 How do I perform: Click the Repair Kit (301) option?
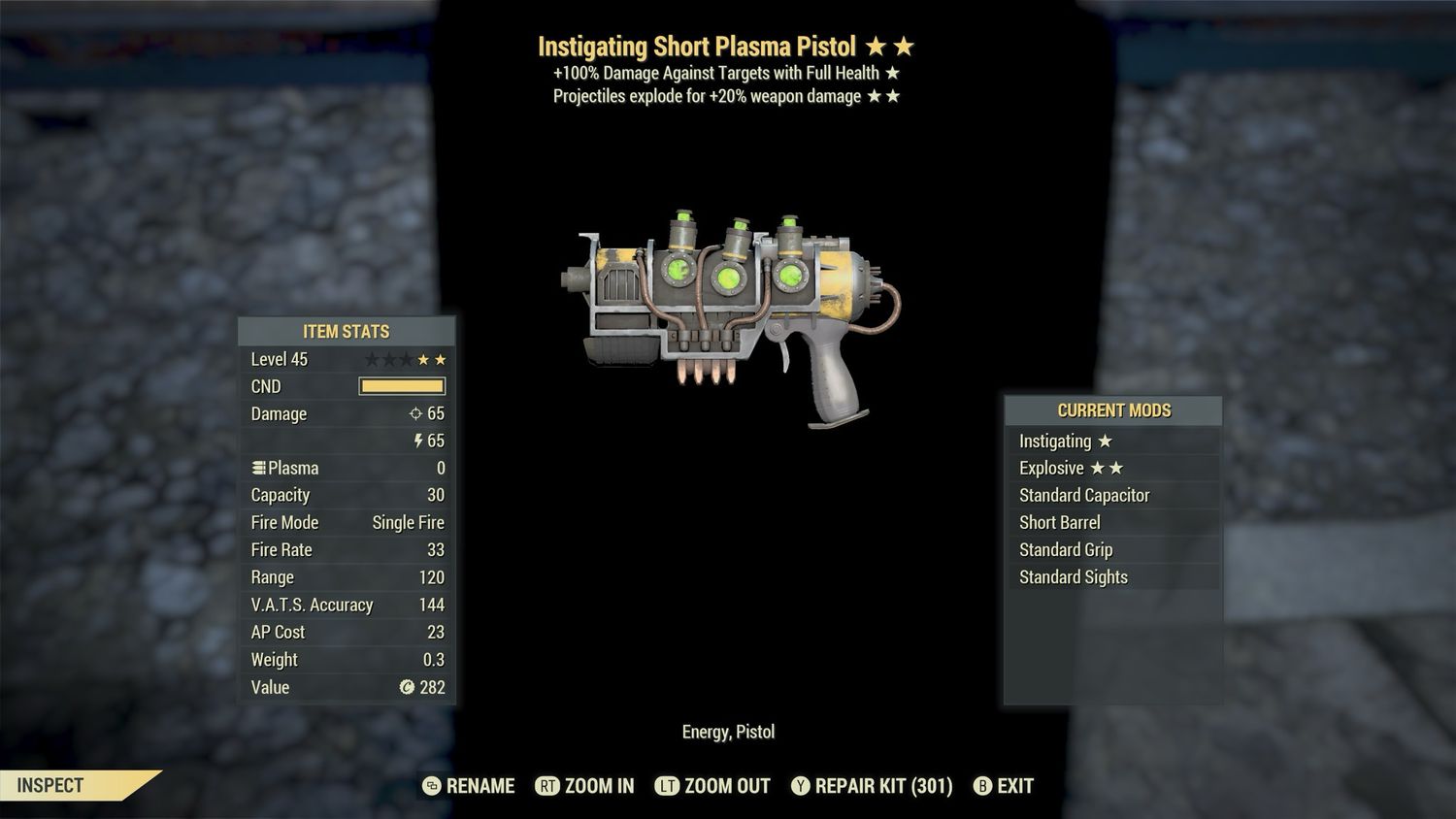(885, 786)
